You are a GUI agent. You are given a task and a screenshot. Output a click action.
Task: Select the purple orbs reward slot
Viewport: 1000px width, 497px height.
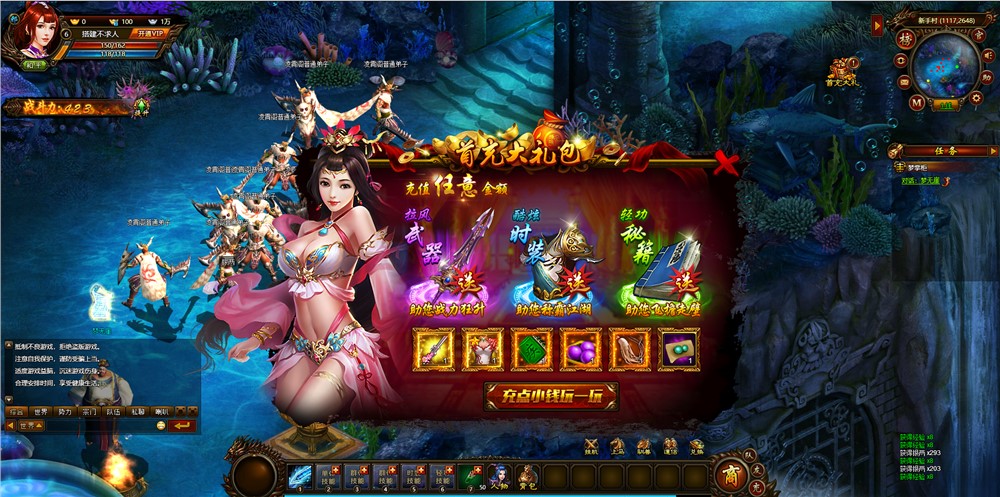(581, 350)
